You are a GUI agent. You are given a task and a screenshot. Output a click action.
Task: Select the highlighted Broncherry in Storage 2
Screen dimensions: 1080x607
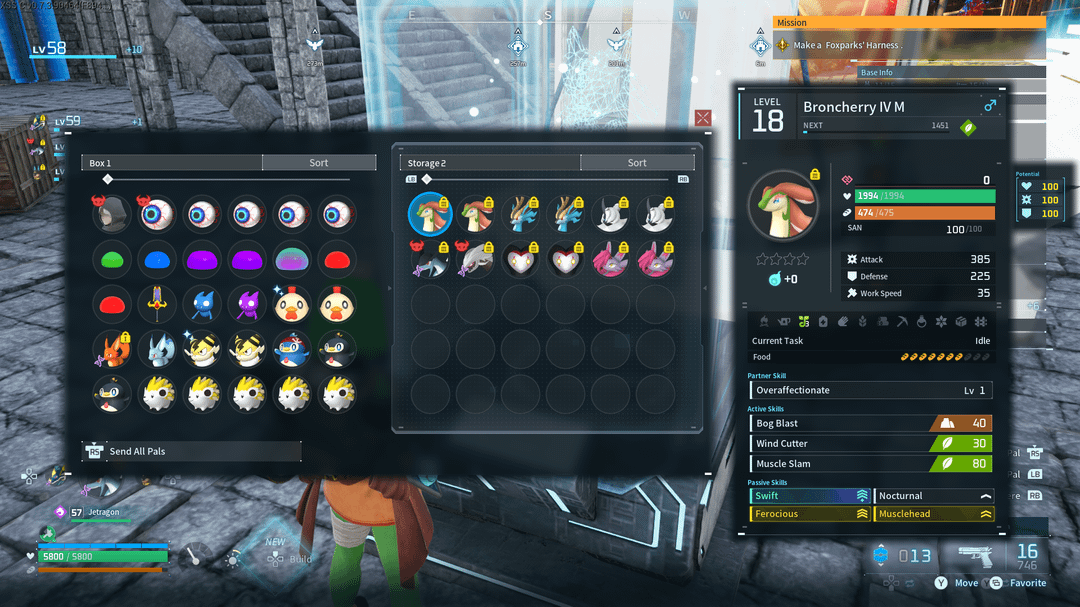point(430,213)
